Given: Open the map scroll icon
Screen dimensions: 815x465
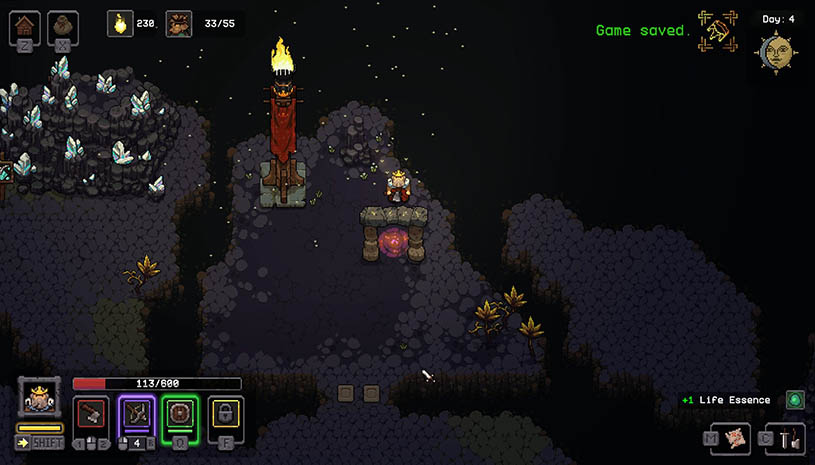Looking at the screenshot, I should tap(735, 436).
